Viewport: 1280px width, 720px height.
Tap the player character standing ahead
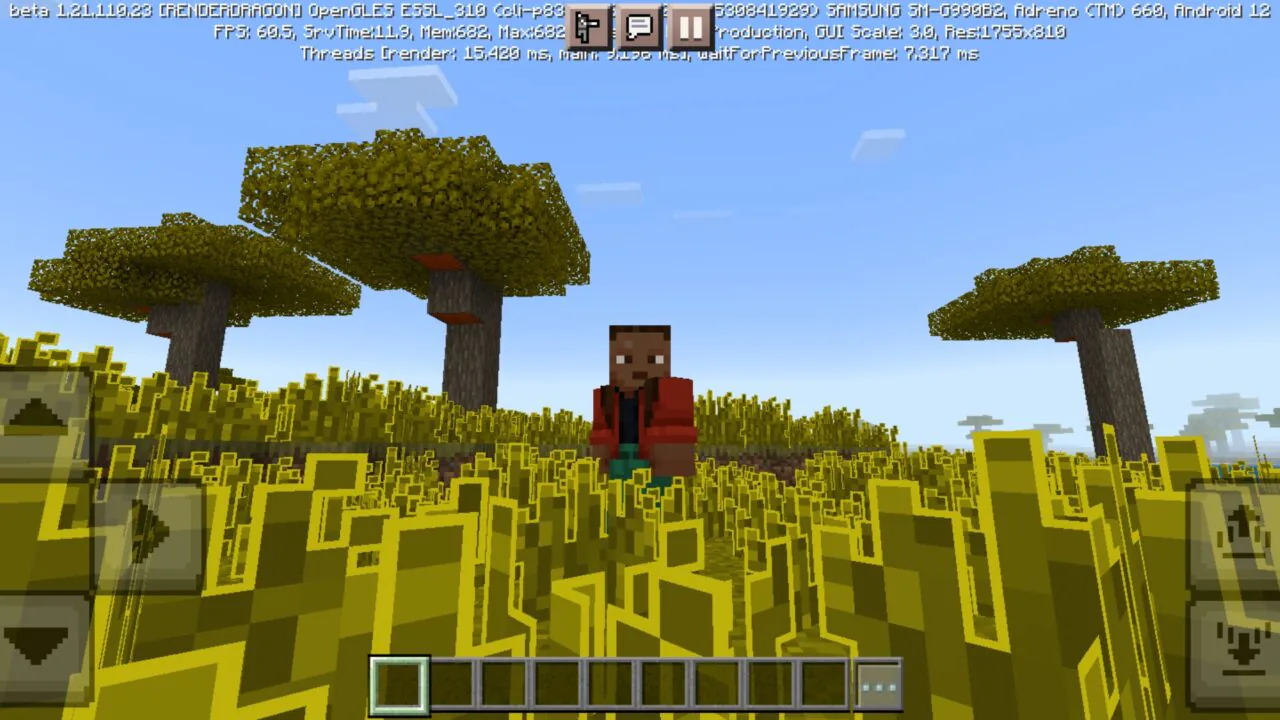point(638,400)
